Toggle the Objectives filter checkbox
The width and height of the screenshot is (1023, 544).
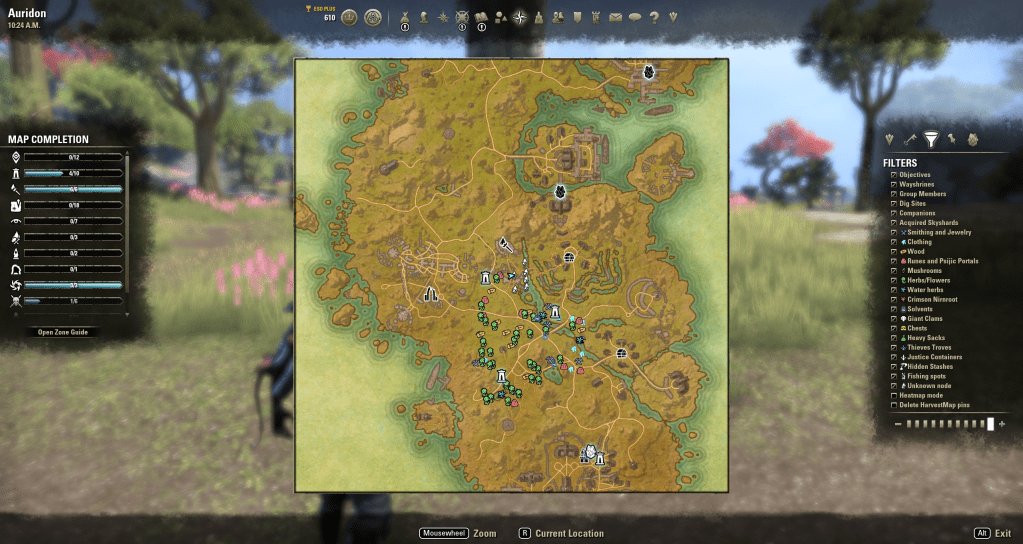pos(893,175)
